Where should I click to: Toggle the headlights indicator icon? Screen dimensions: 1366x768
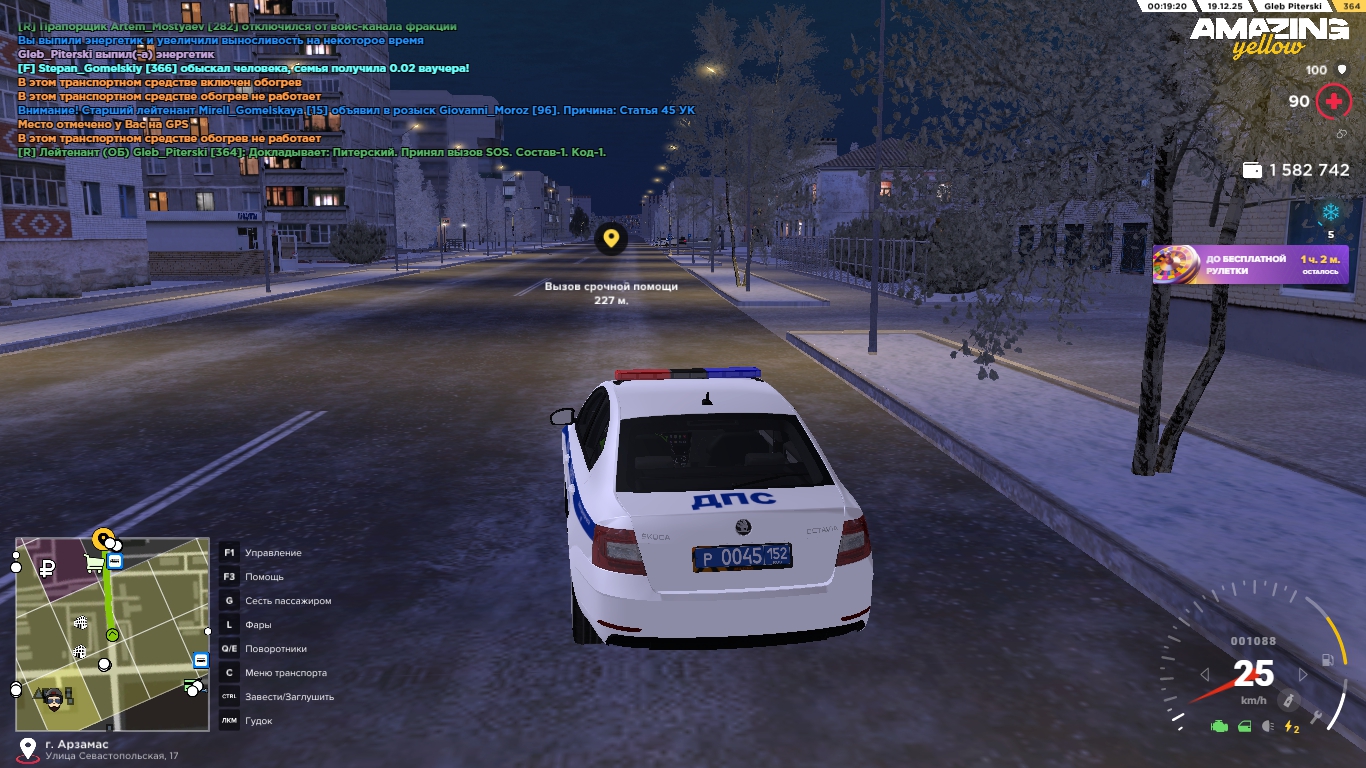(1268, 727)
